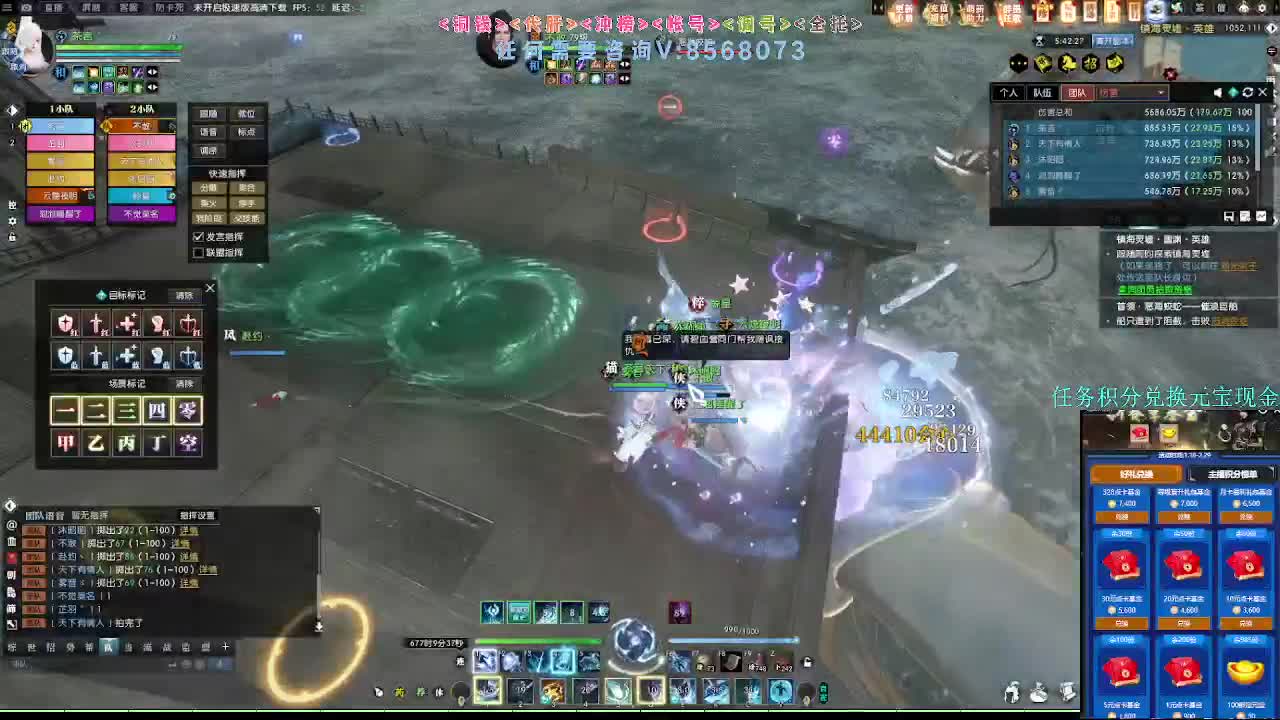Click the 指挥设置 button above the chat
1280x720 pixels.
coord(197,516)
